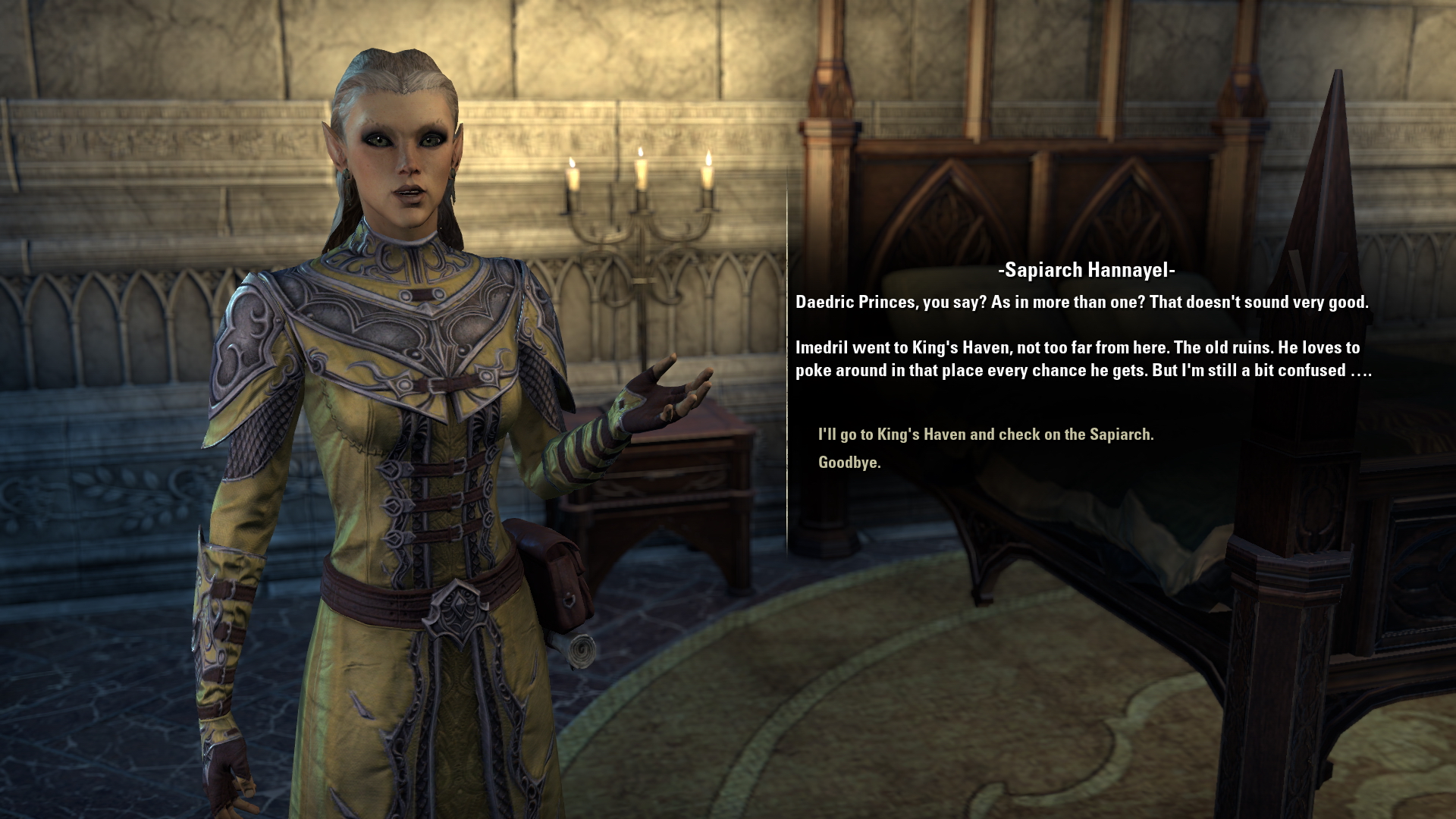Screen dimensions: 1456x819
Task: Select the Goodbye dialogue option
Action: (x=849, y=463)
